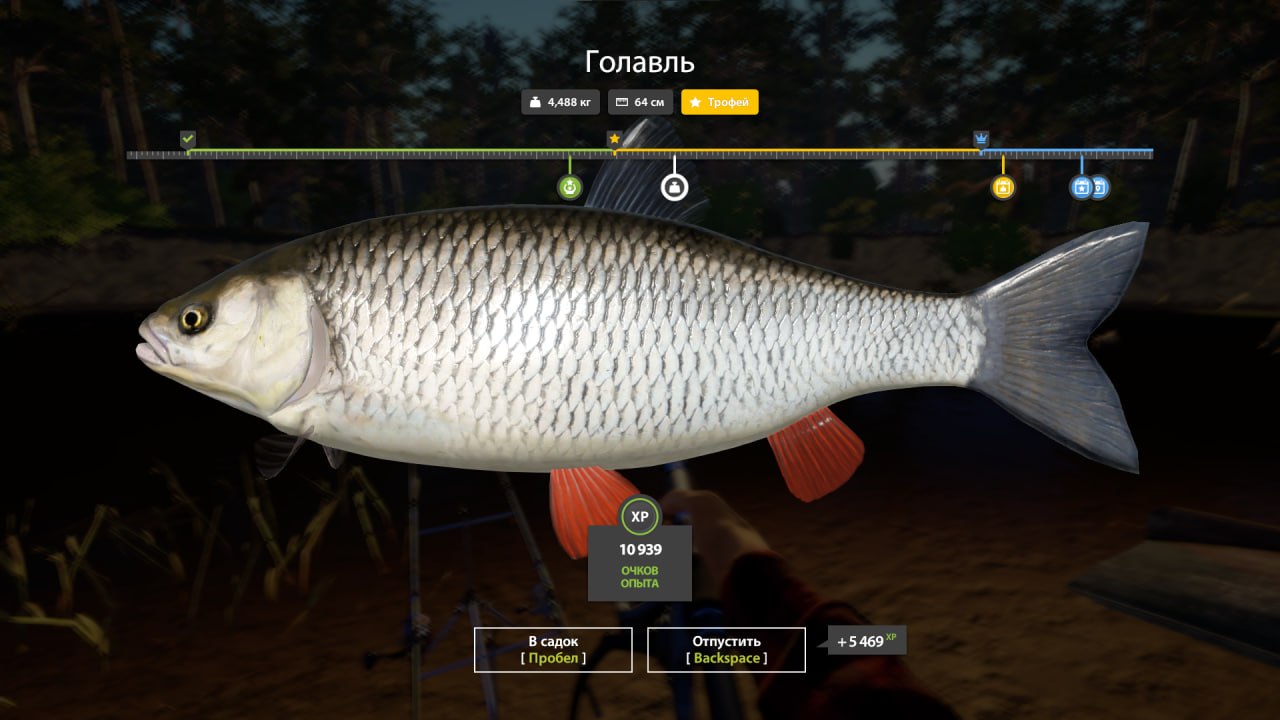Click the white kettlebell weight marker icon

pyautogui.click(x=674, y=187)
